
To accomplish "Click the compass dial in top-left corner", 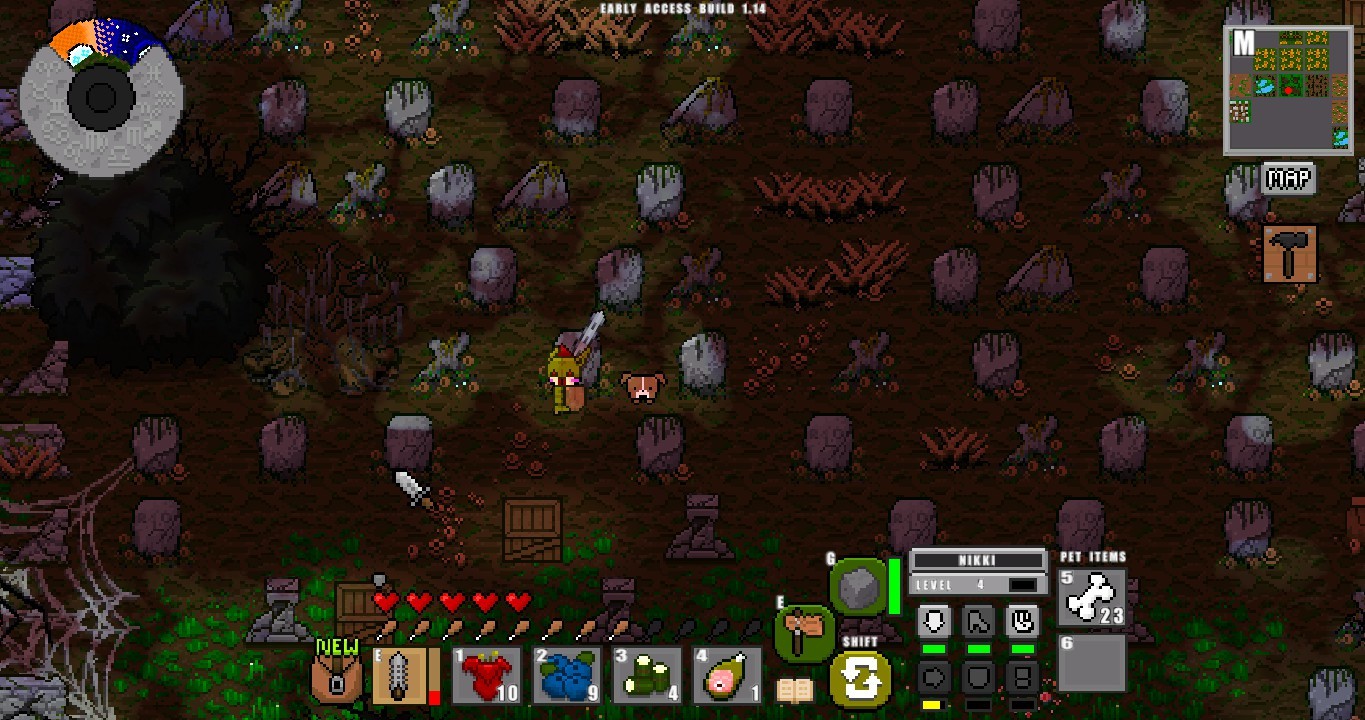I will click(100, 97).
